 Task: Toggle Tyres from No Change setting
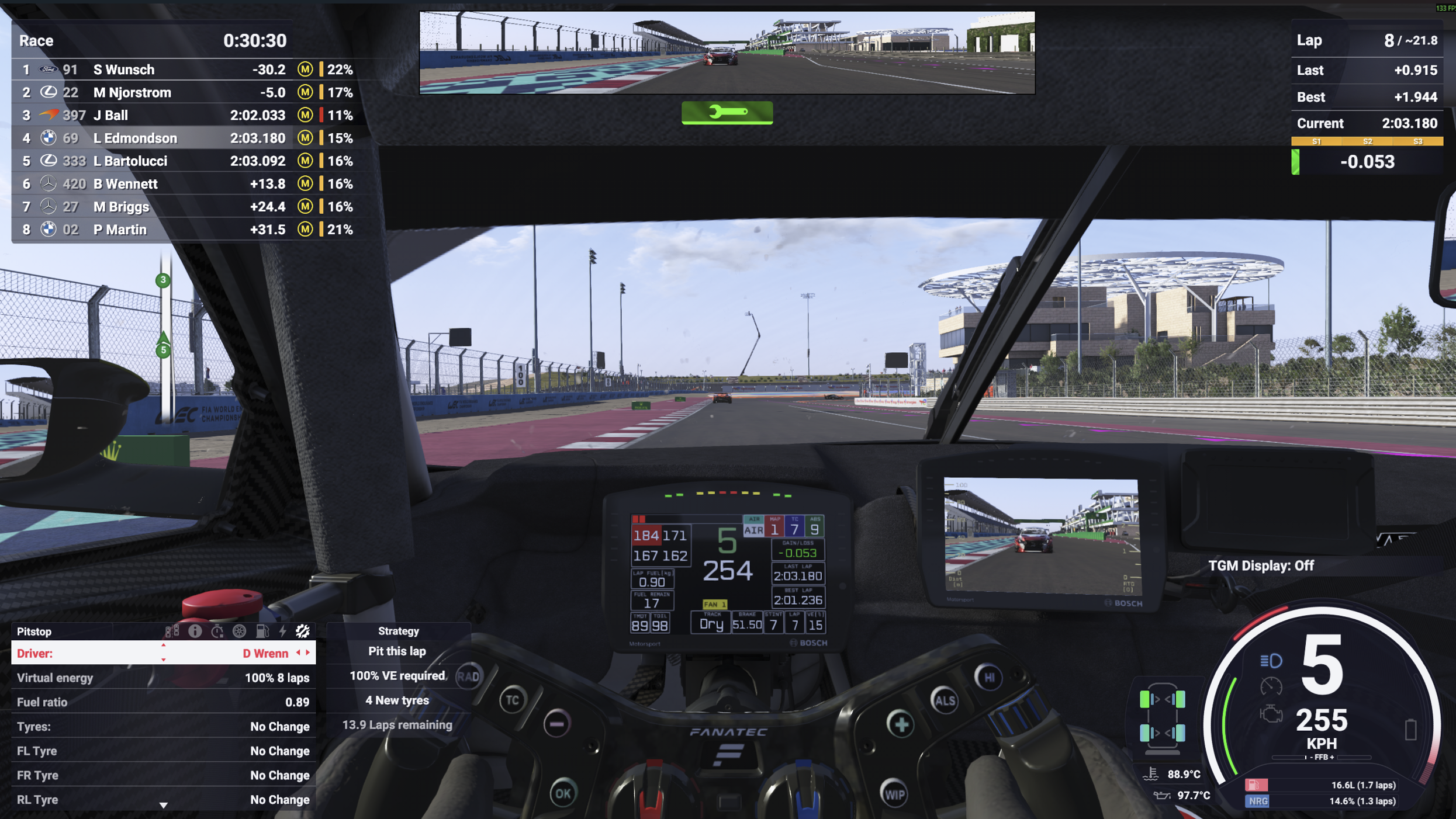pos(279,726)
